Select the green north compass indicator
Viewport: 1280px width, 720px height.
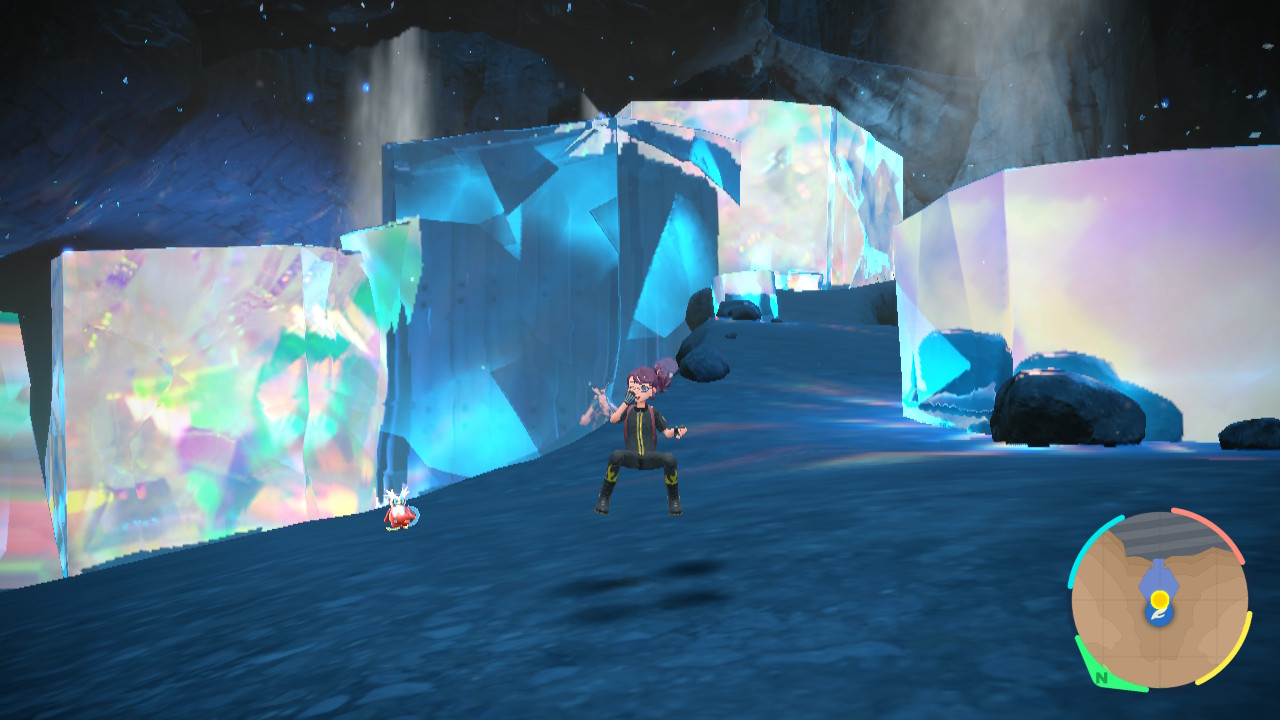pos(1101,678)
